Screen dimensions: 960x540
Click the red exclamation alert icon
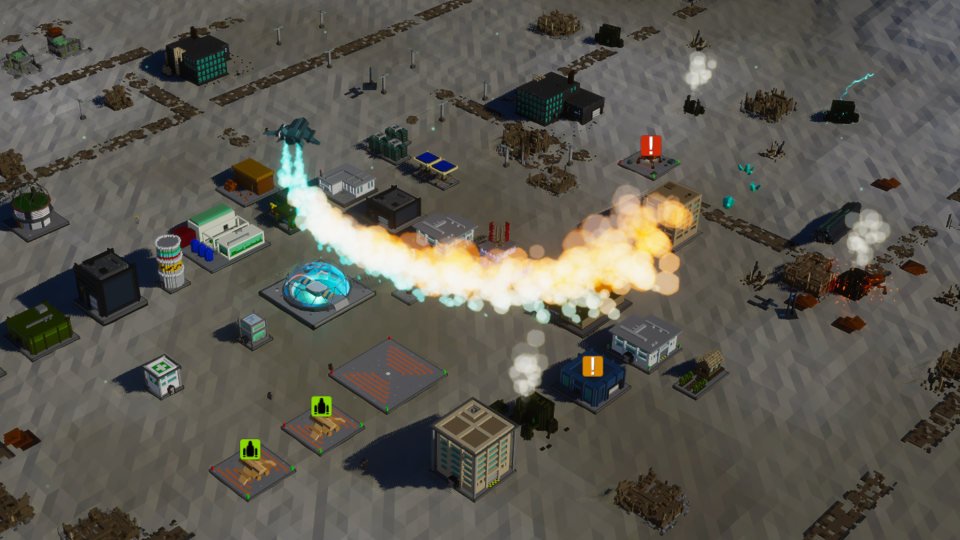point(651,146)
